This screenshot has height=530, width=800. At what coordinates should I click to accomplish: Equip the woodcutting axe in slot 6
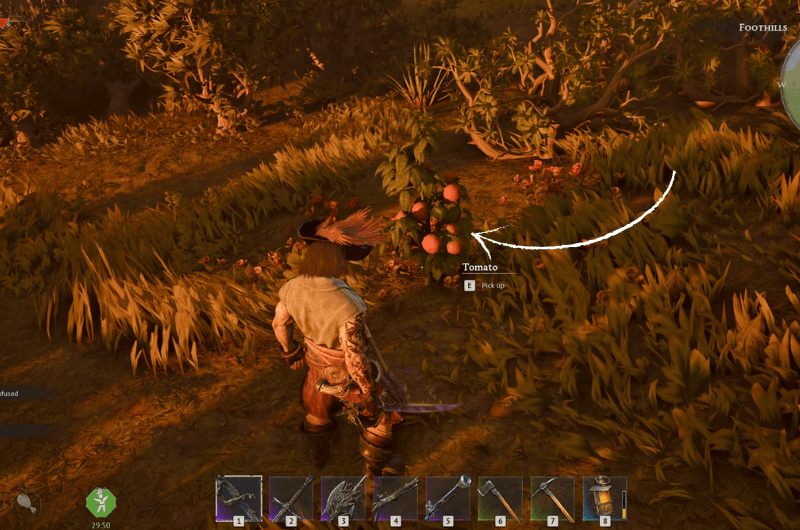click(x=500, y=498)
